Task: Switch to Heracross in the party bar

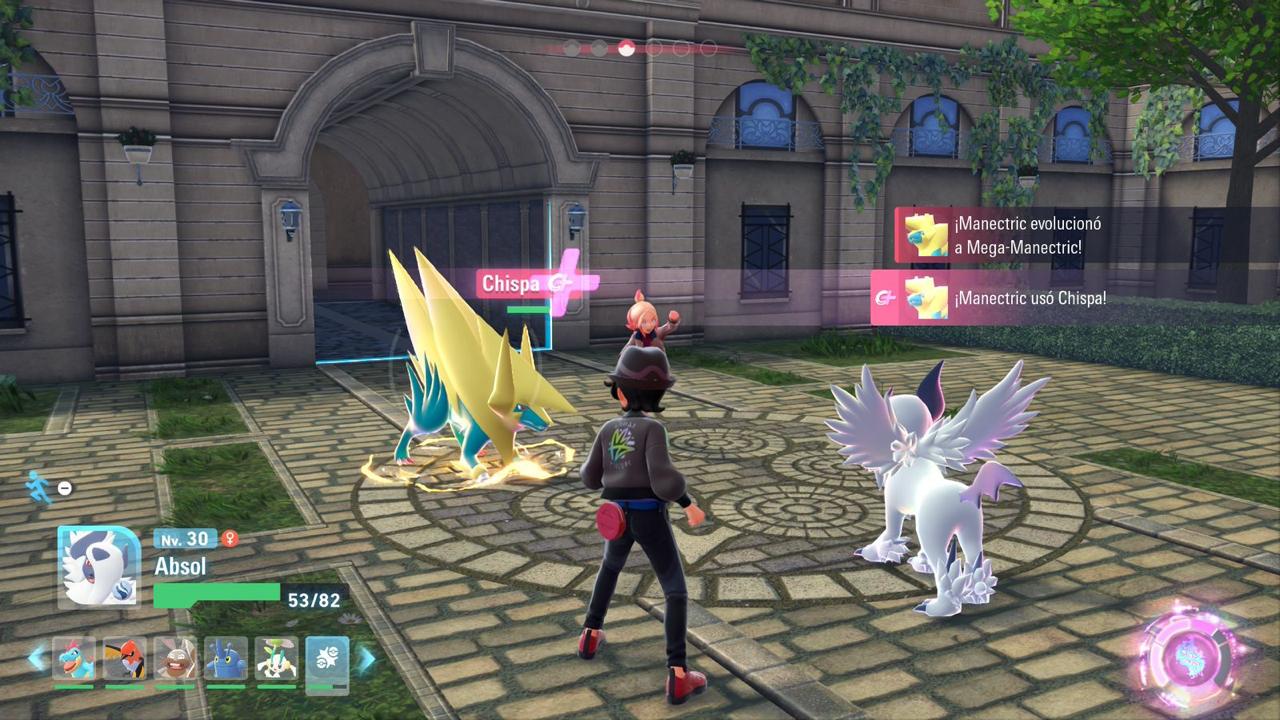Action: [225, 659]
